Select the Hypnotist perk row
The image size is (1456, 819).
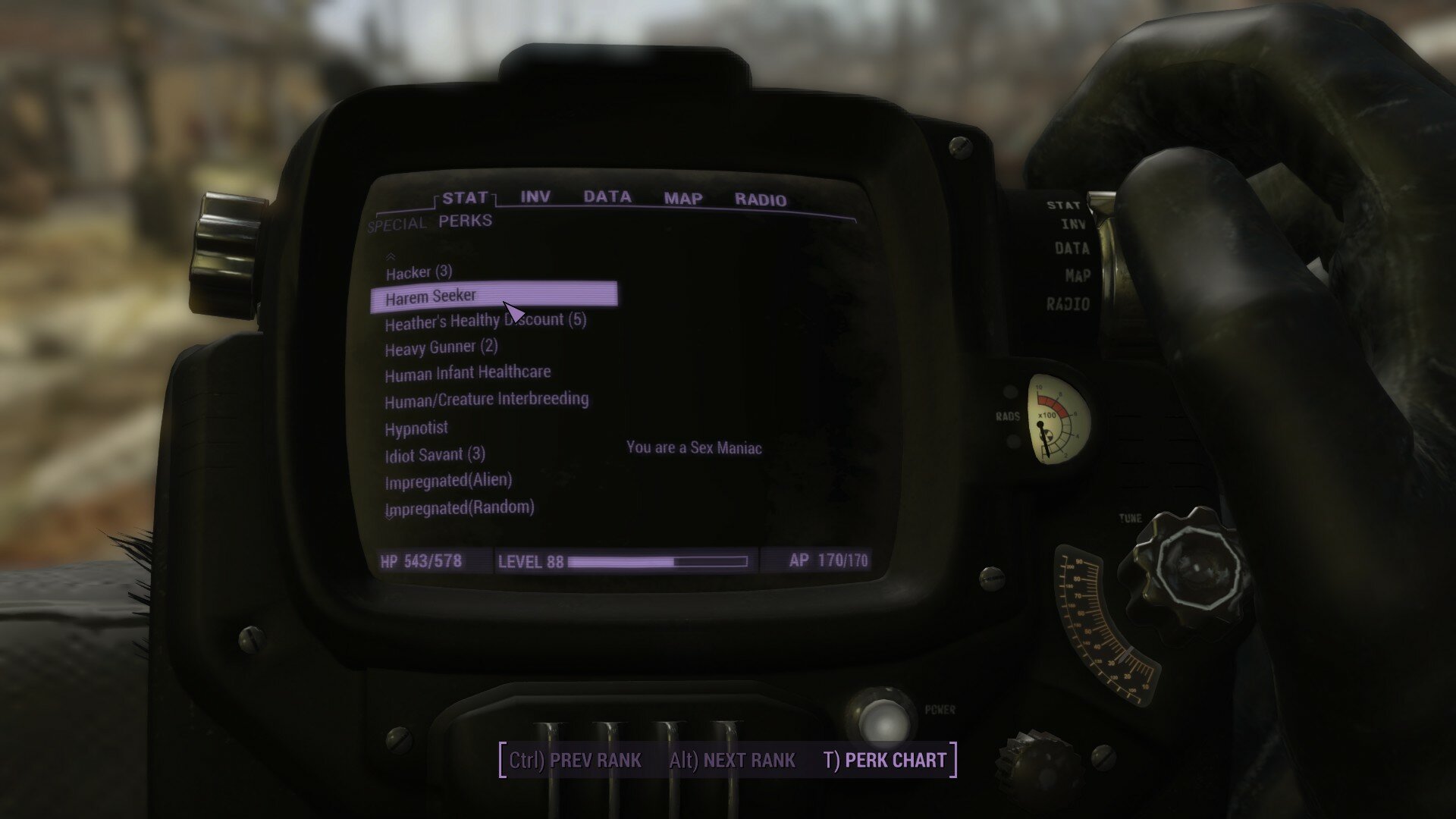point(416,428)
